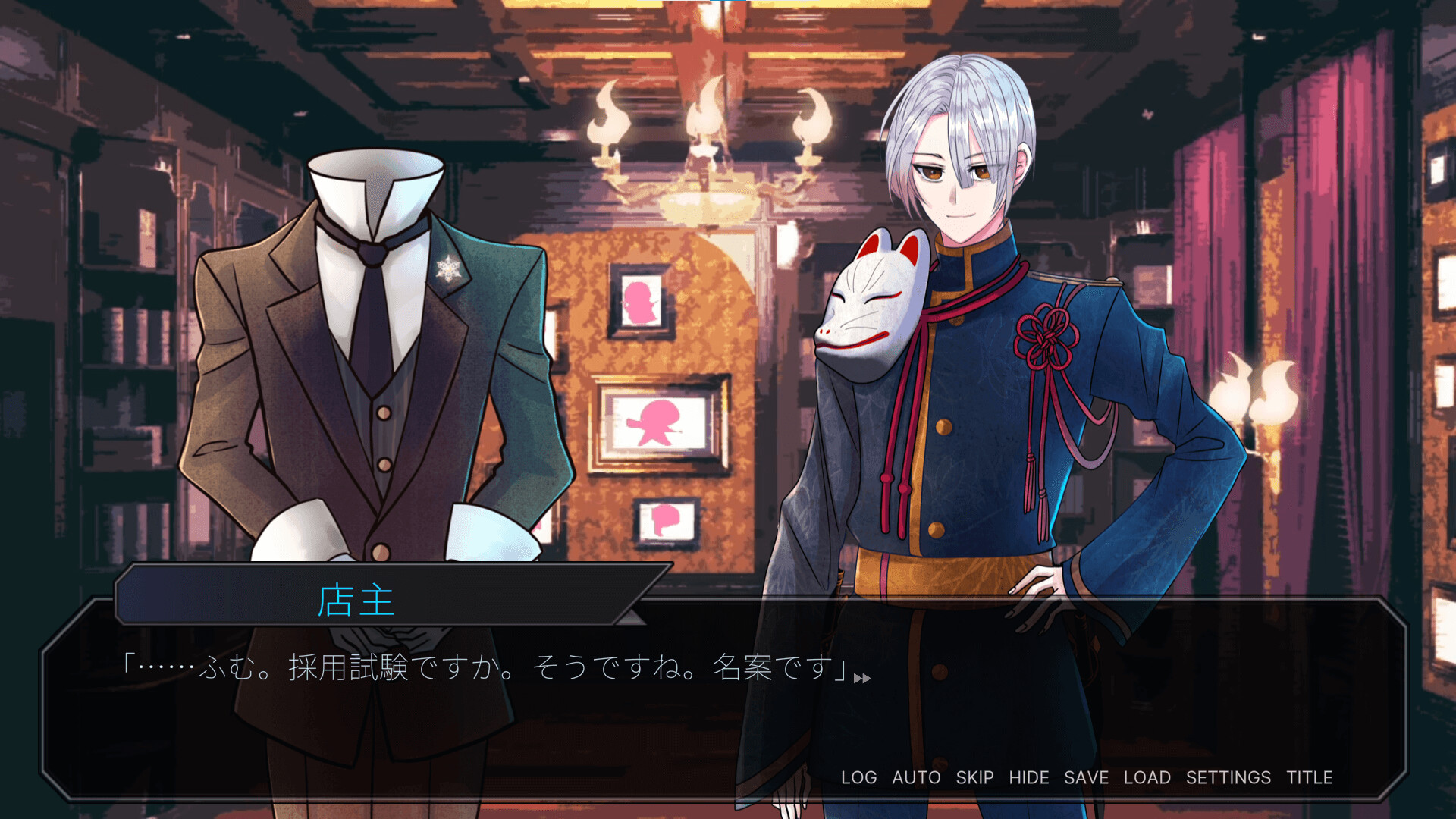The width and height of the screenshot is (1456, 819).
Task: Open the SETTINGS screen
Action: 1229,777
